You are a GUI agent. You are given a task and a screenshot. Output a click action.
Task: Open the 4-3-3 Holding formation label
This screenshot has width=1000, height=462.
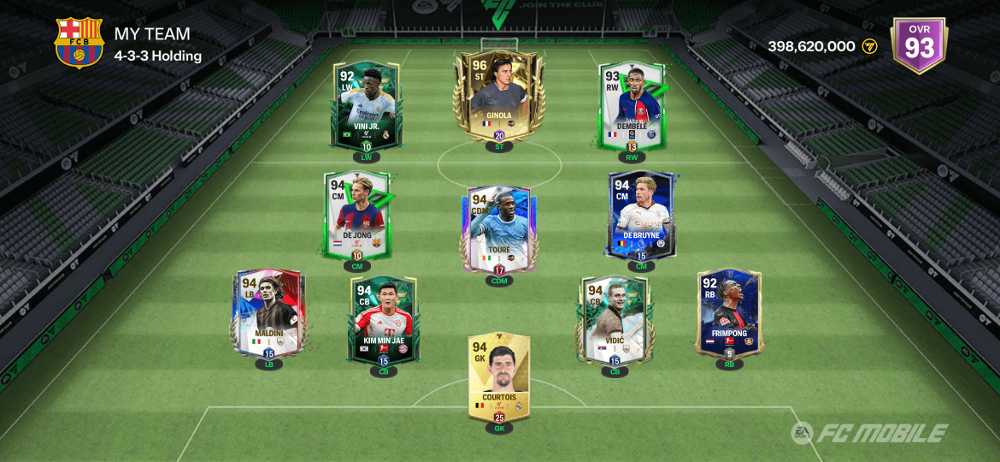pyautogui.click(x=158, y=56)
